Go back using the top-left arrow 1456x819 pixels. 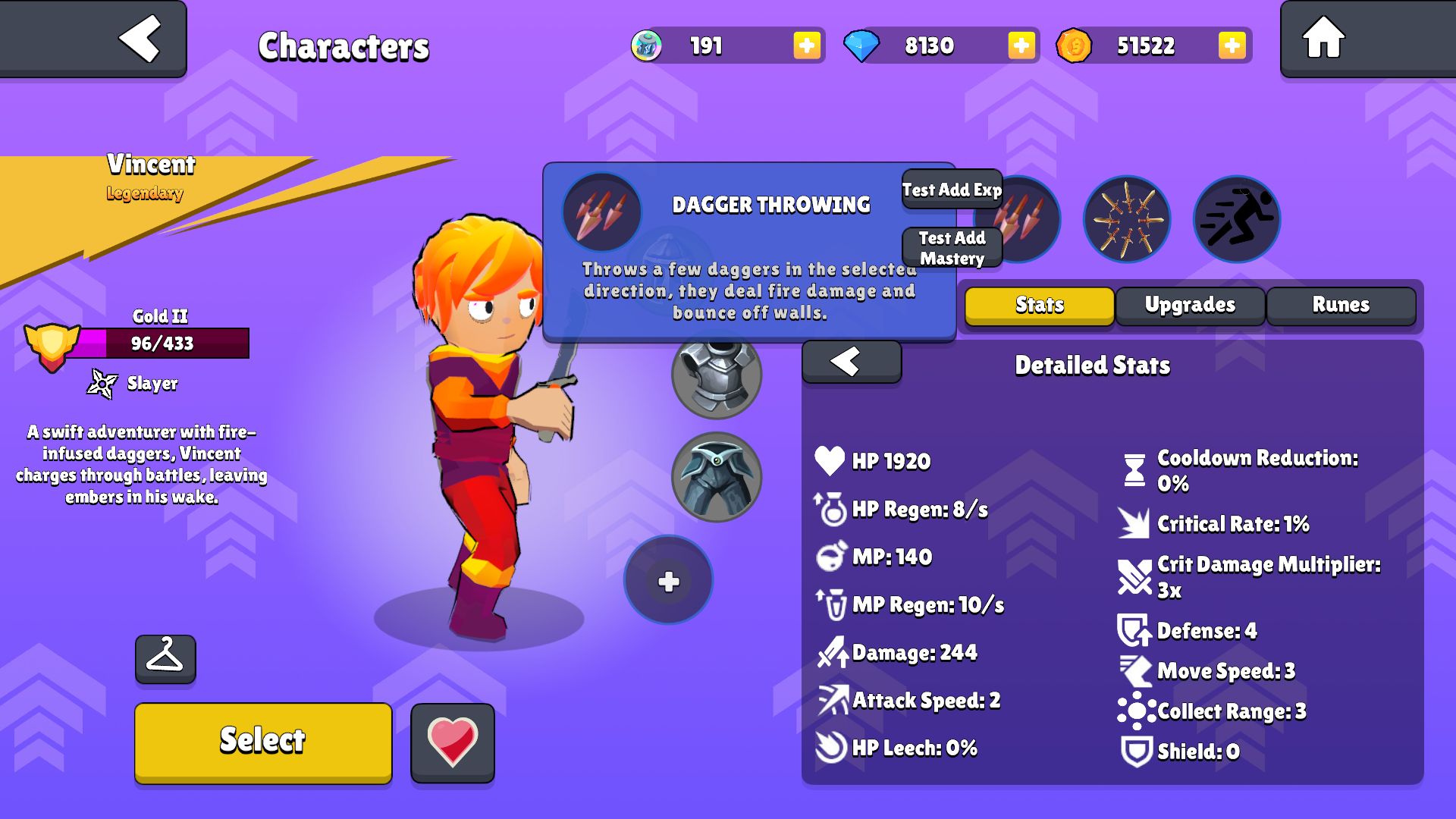[140, 38]
